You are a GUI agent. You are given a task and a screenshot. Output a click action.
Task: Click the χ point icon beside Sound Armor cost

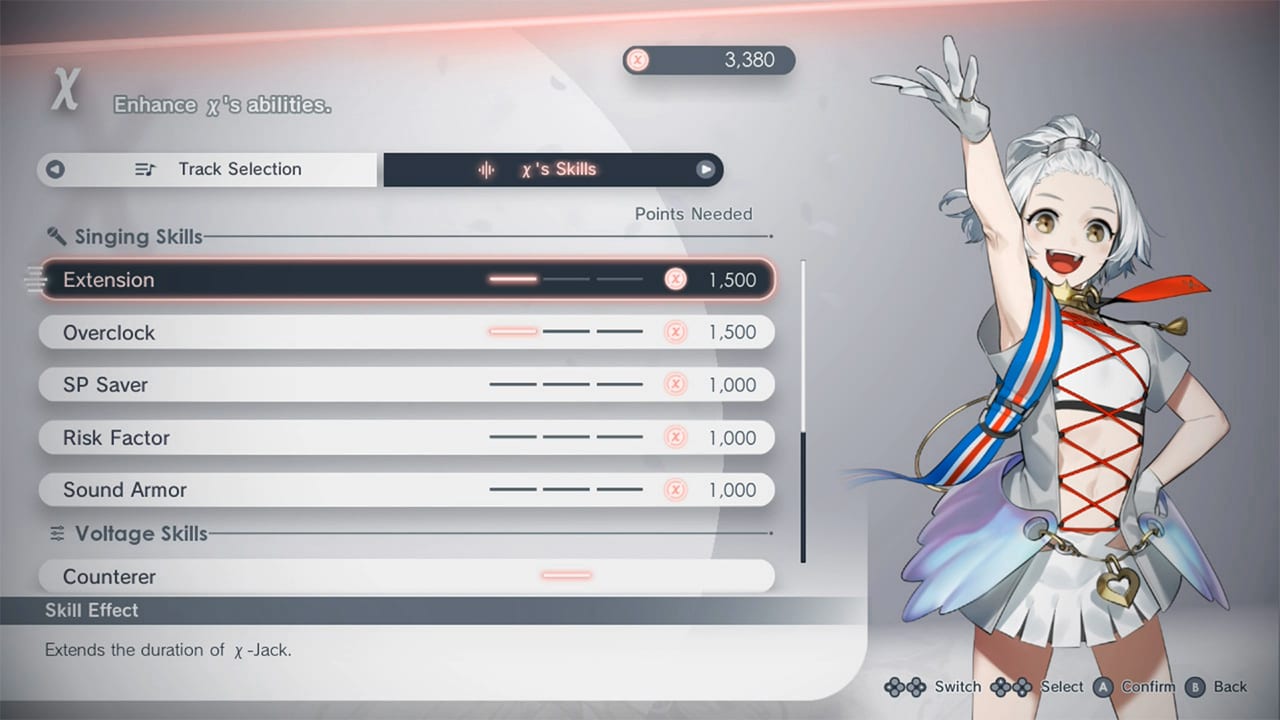click(676, 490)
